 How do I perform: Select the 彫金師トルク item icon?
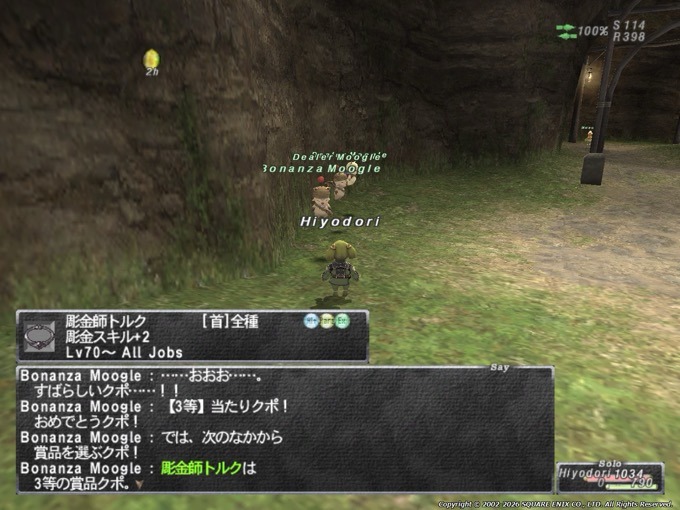tap(40, 335)
